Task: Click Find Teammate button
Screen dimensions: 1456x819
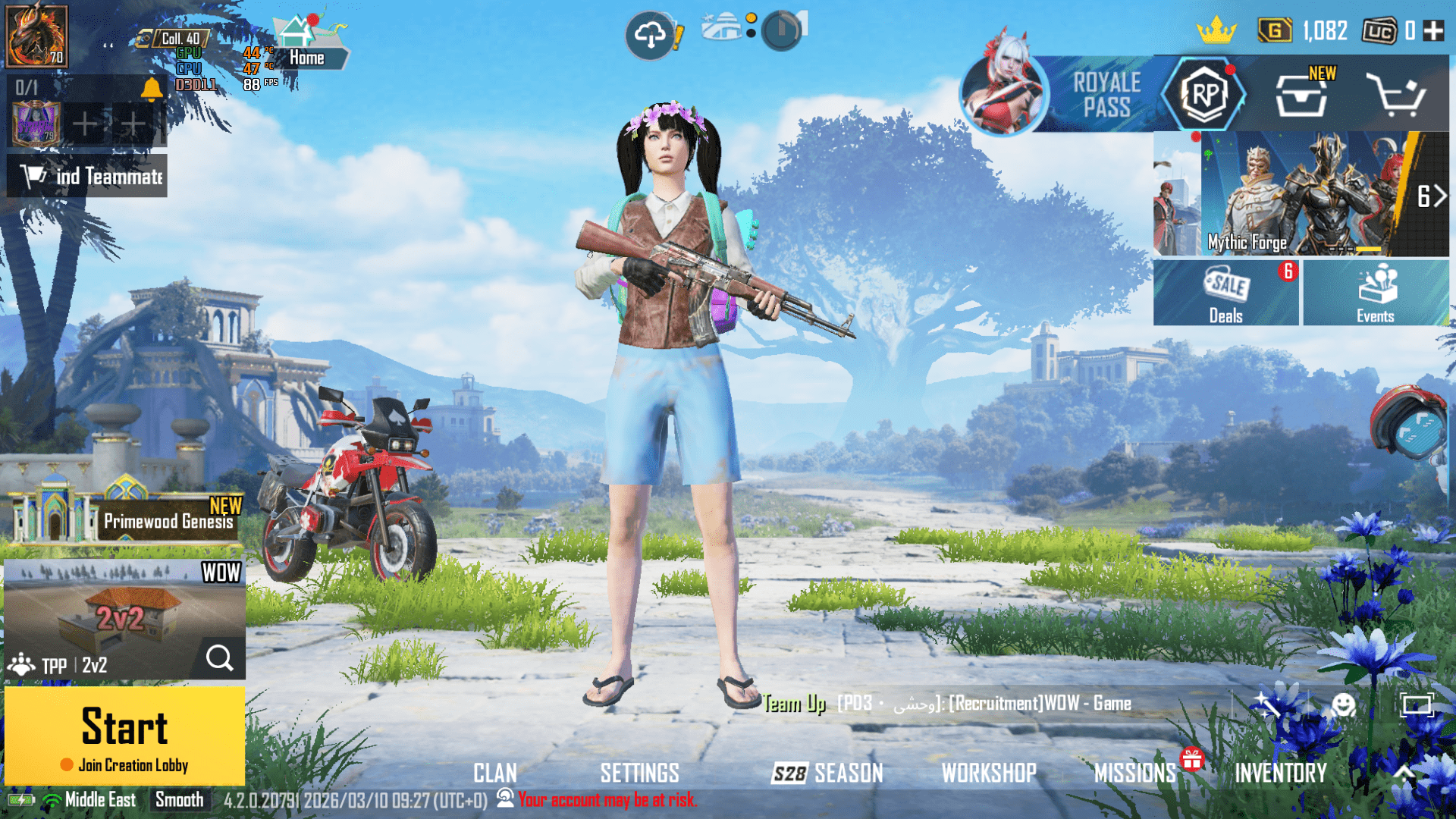Action: [x=87, y=176]
